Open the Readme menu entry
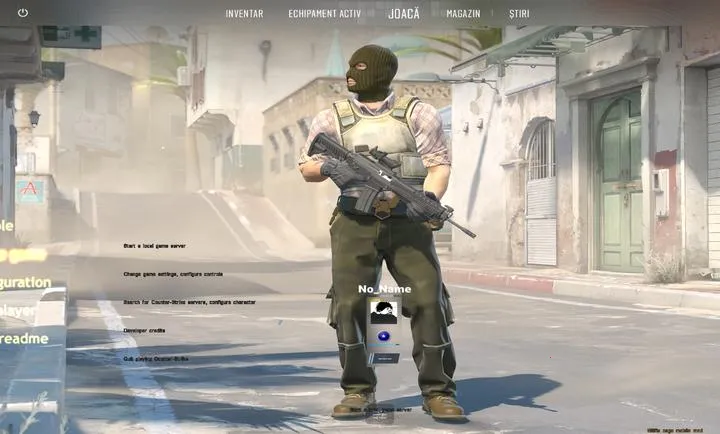 point(24,339)
